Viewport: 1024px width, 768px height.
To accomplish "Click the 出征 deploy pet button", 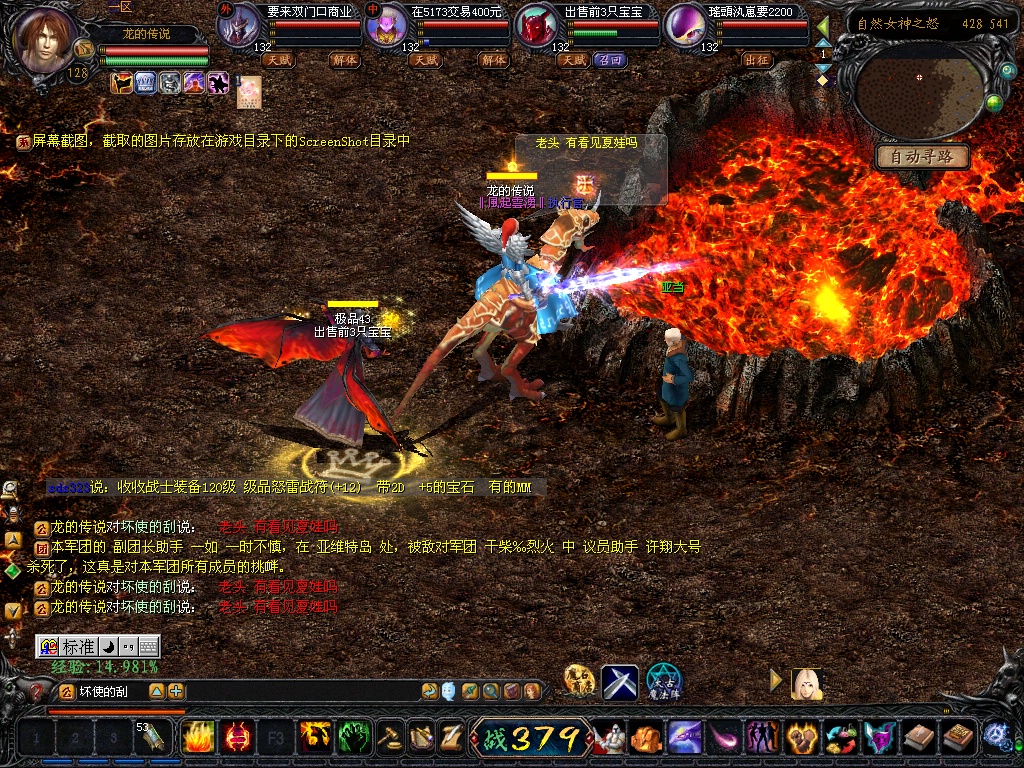I will tap(757, 60).
